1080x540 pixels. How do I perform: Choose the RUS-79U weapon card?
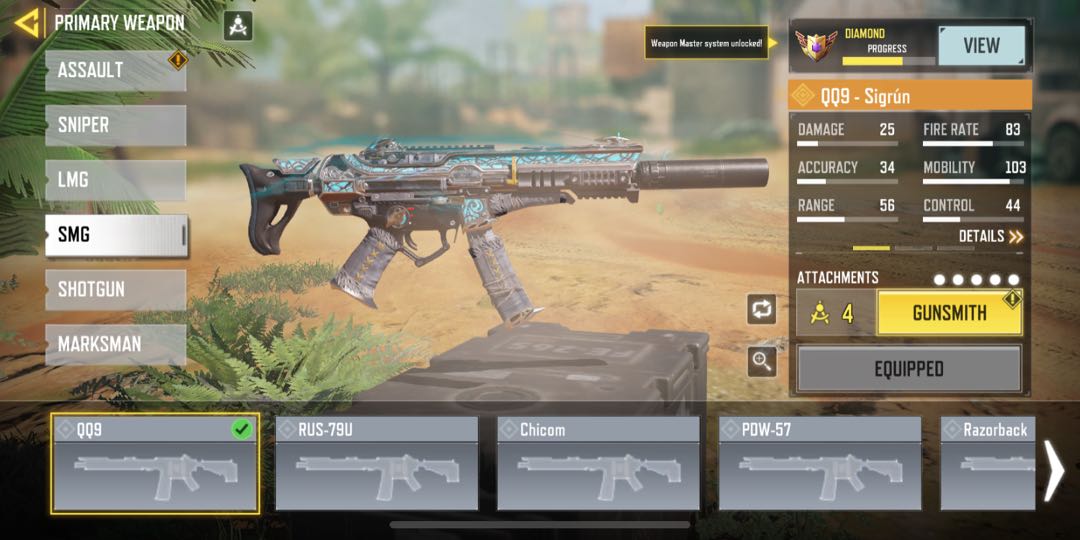point(376,463)
